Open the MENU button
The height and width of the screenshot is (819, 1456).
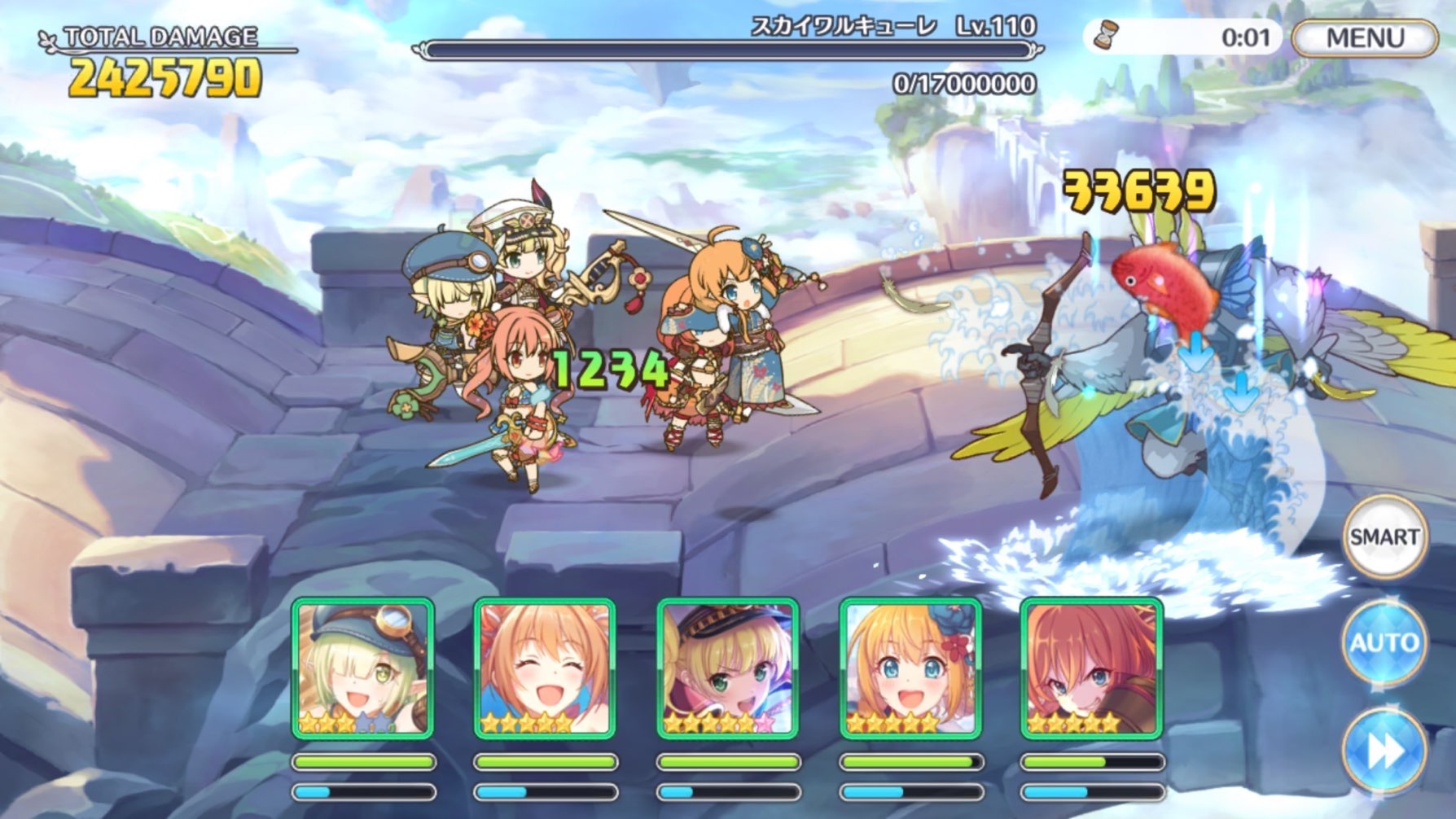tap(1364, 37)
